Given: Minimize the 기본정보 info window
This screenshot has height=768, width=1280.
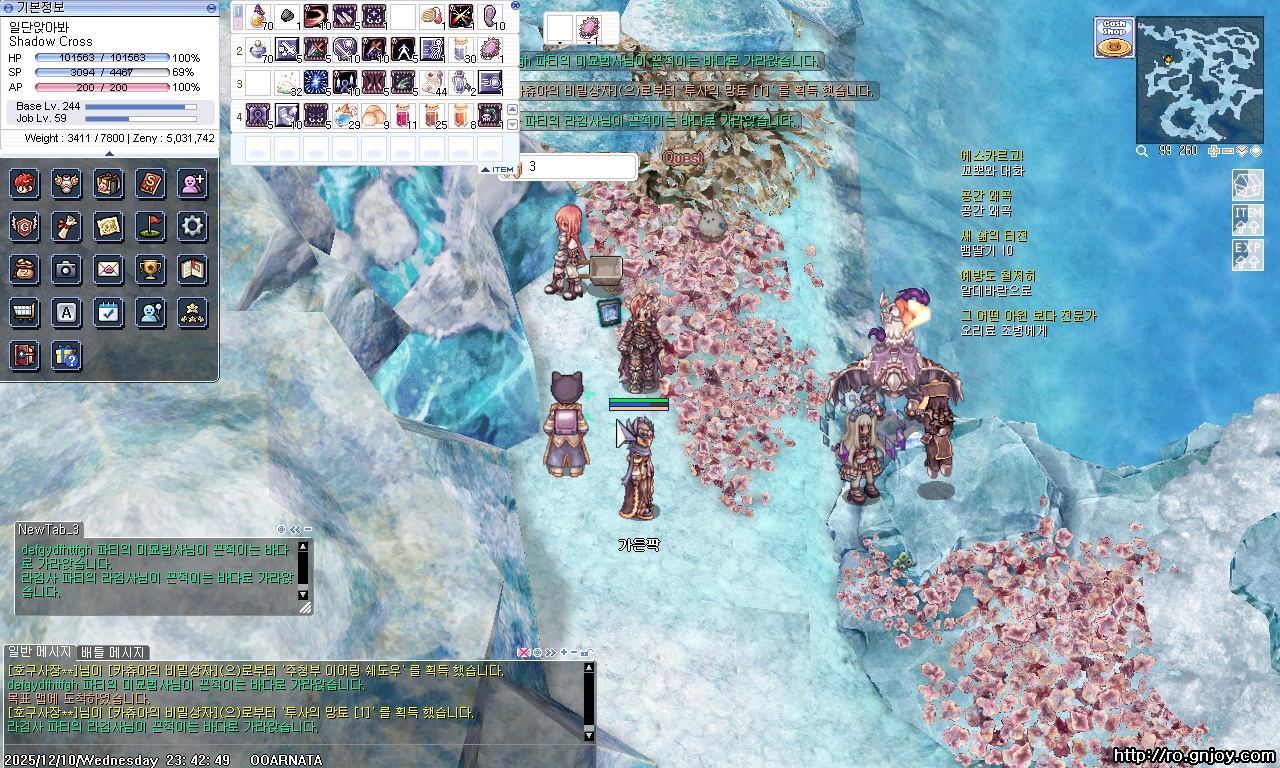Looking at the screenshot, I should click(x=211, y=7).
